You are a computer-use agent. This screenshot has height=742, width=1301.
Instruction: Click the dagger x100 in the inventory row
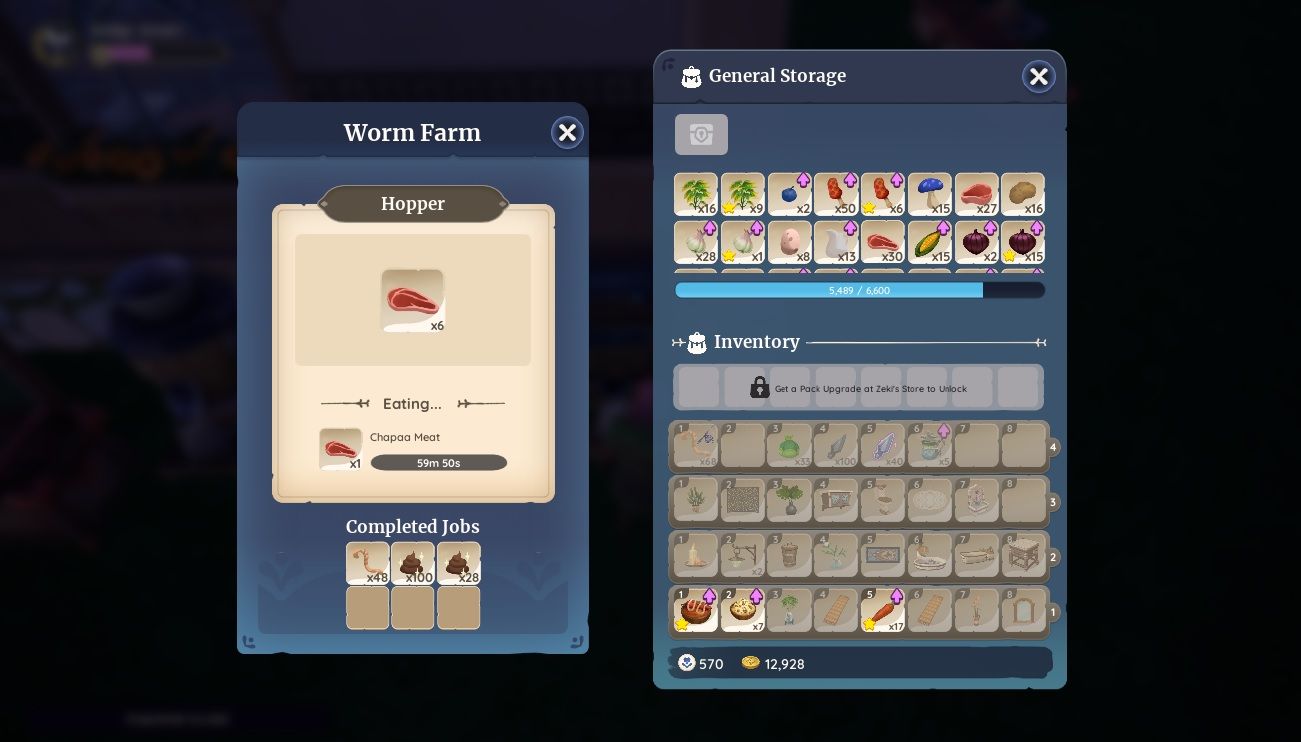click(x=836, y=446)
